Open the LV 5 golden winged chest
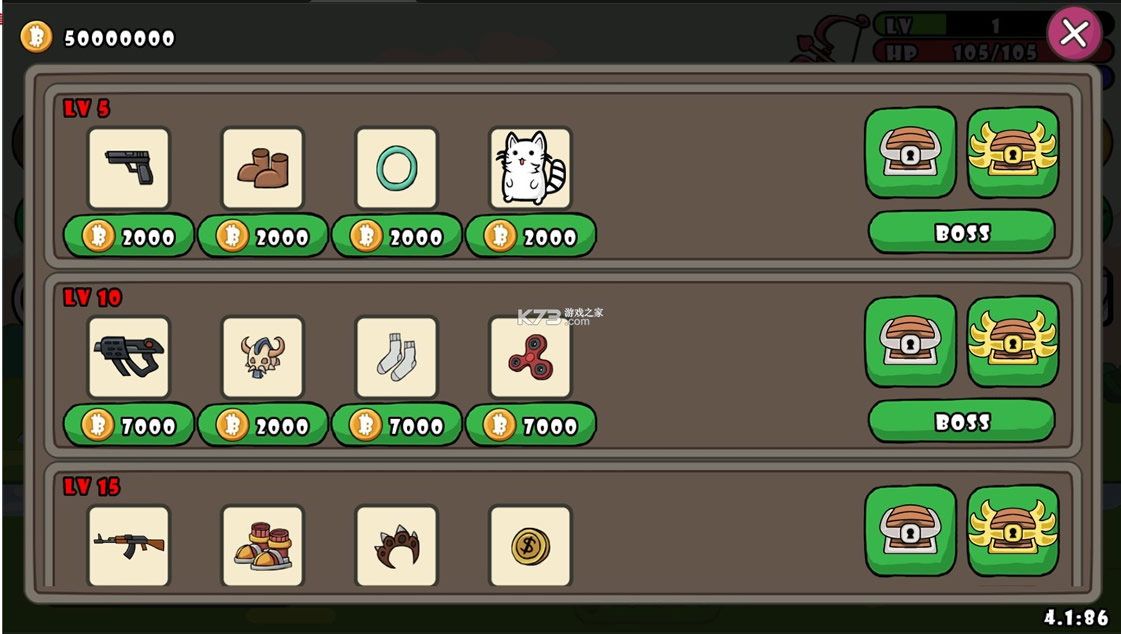The height and width of the screenshot is (634, 1121). point(1013,152)
